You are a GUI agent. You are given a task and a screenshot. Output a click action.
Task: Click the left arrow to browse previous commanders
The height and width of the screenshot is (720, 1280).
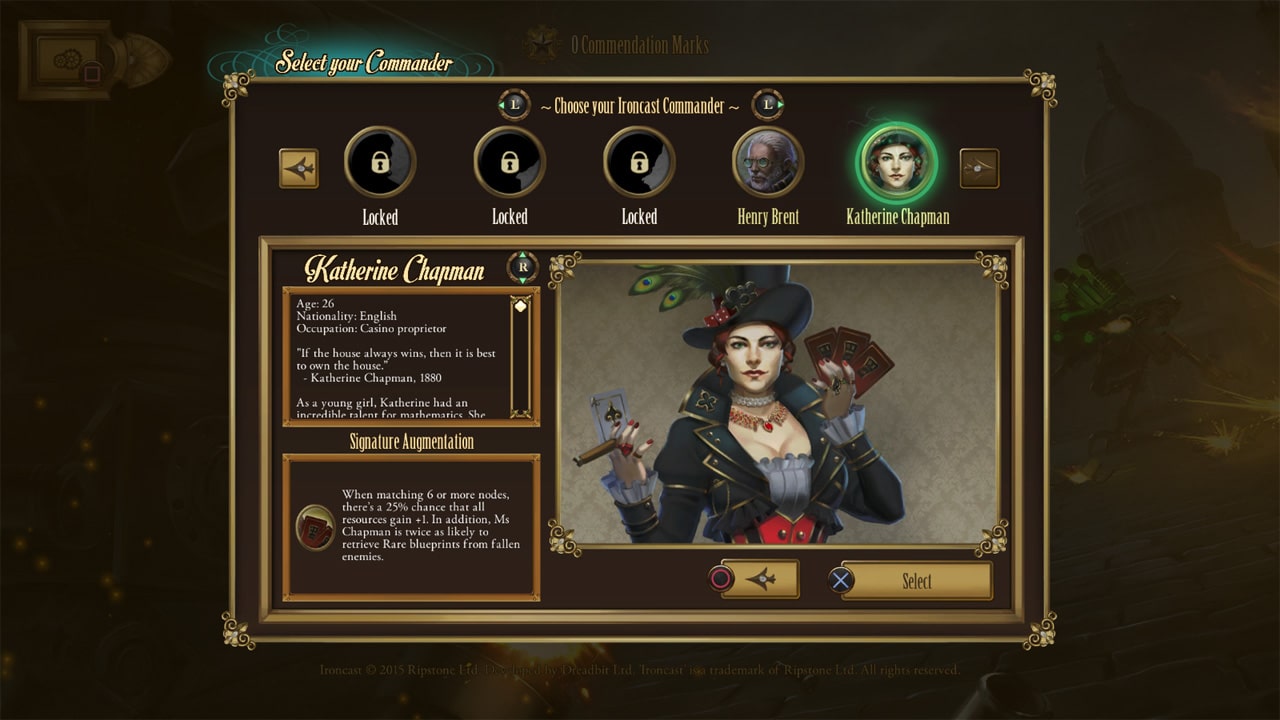(301, 168)
